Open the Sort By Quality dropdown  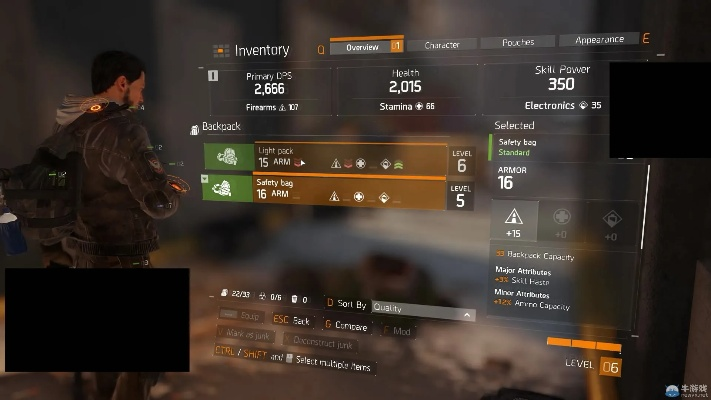click(x=422, y=310)
